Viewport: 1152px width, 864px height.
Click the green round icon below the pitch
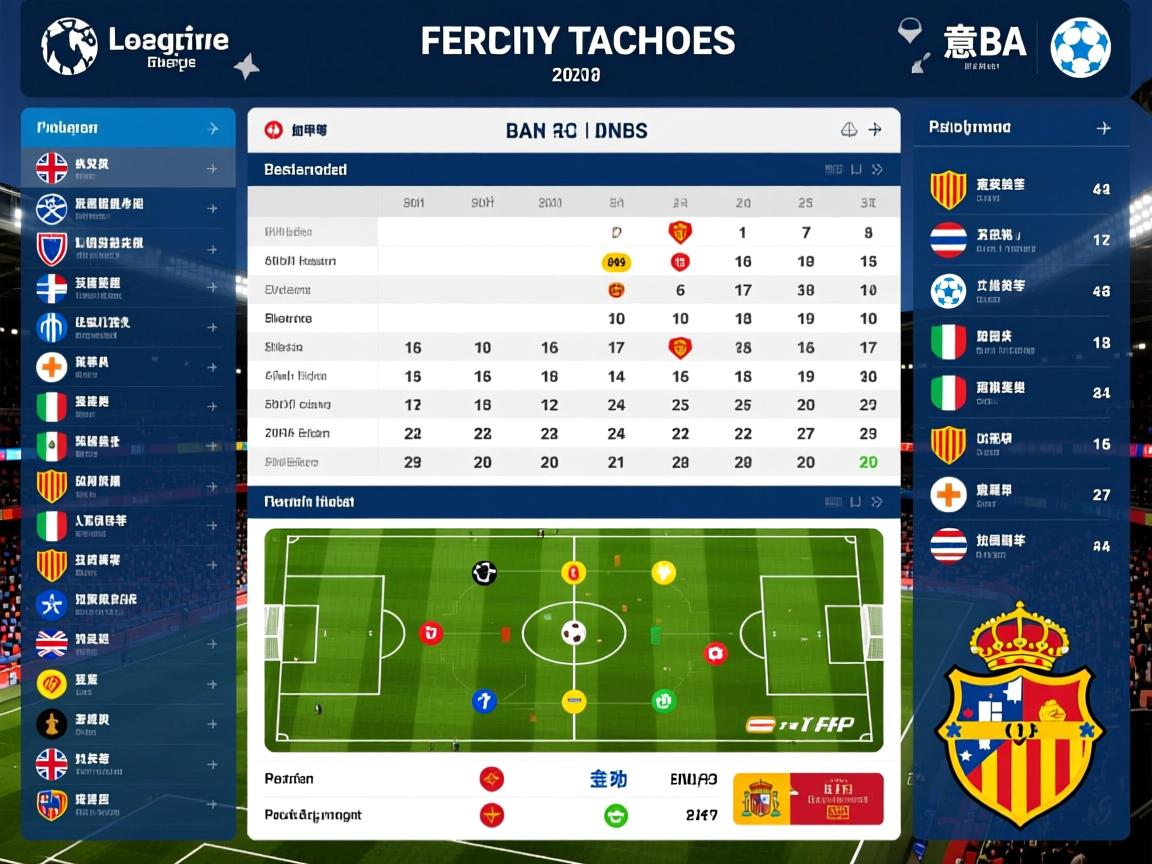click(x=616, y=815)
